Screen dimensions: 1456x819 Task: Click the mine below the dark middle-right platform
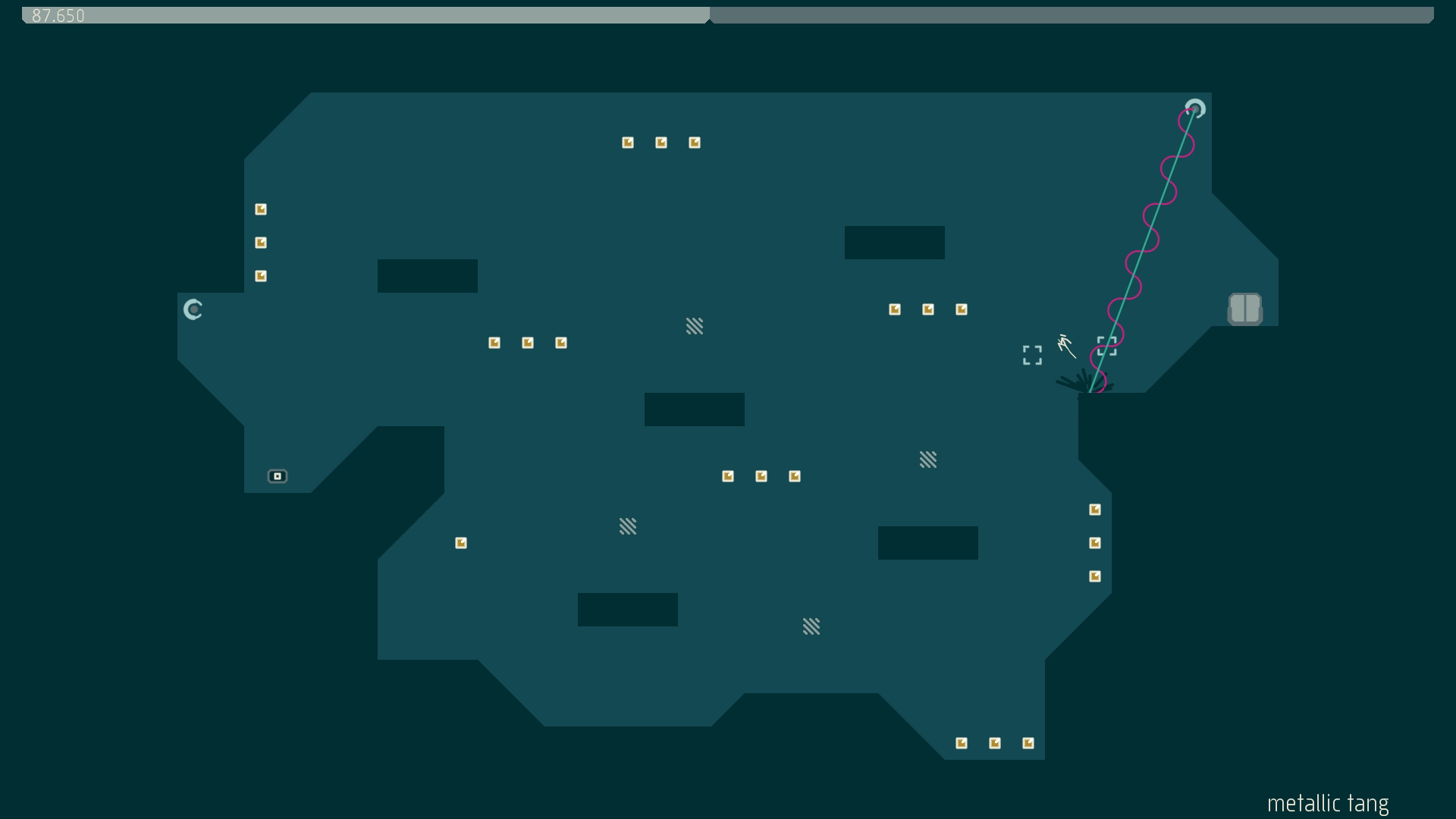pos(929,460)
